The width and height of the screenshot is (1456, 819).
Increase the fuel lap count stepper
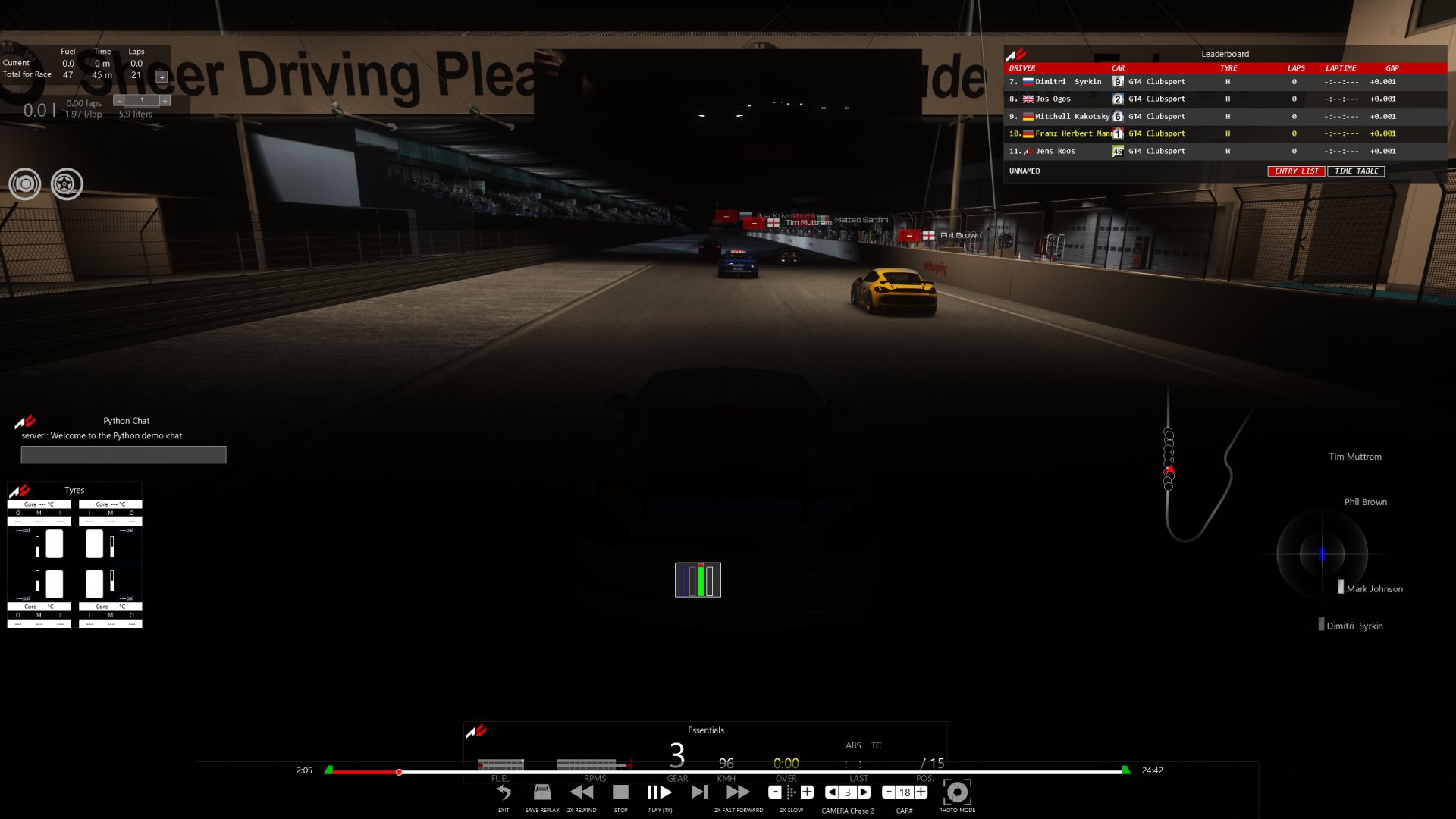165,100
